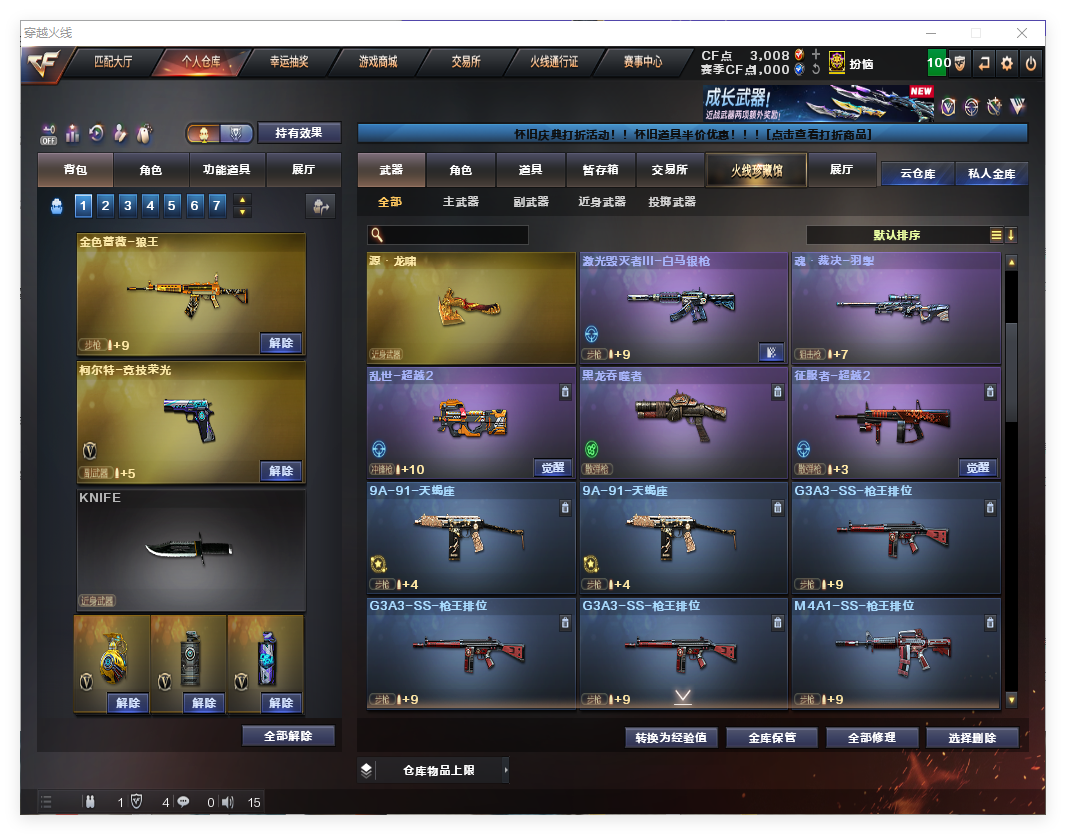This screenshot has height=835, width=1066.
Task: Go to the 游戏商城 shop
Action: pyautogui.click(x=378, y=62)
